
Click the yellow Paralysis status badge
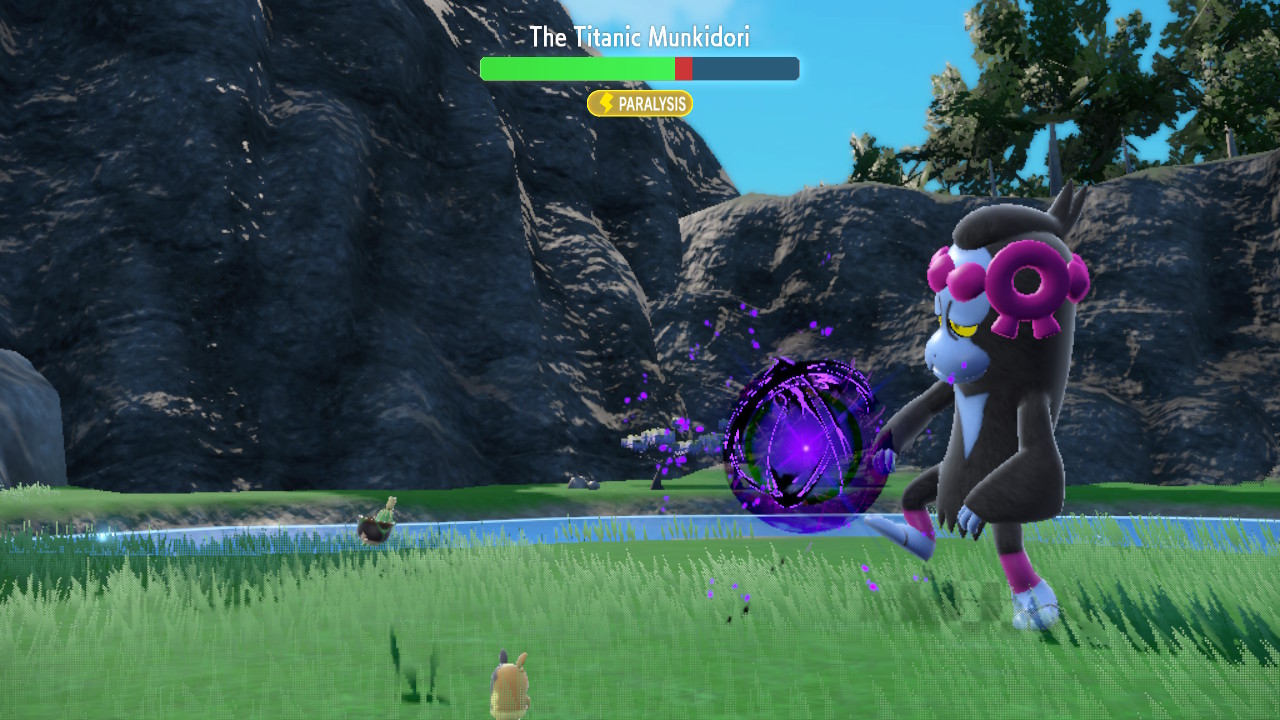click(x=640, y=104)
